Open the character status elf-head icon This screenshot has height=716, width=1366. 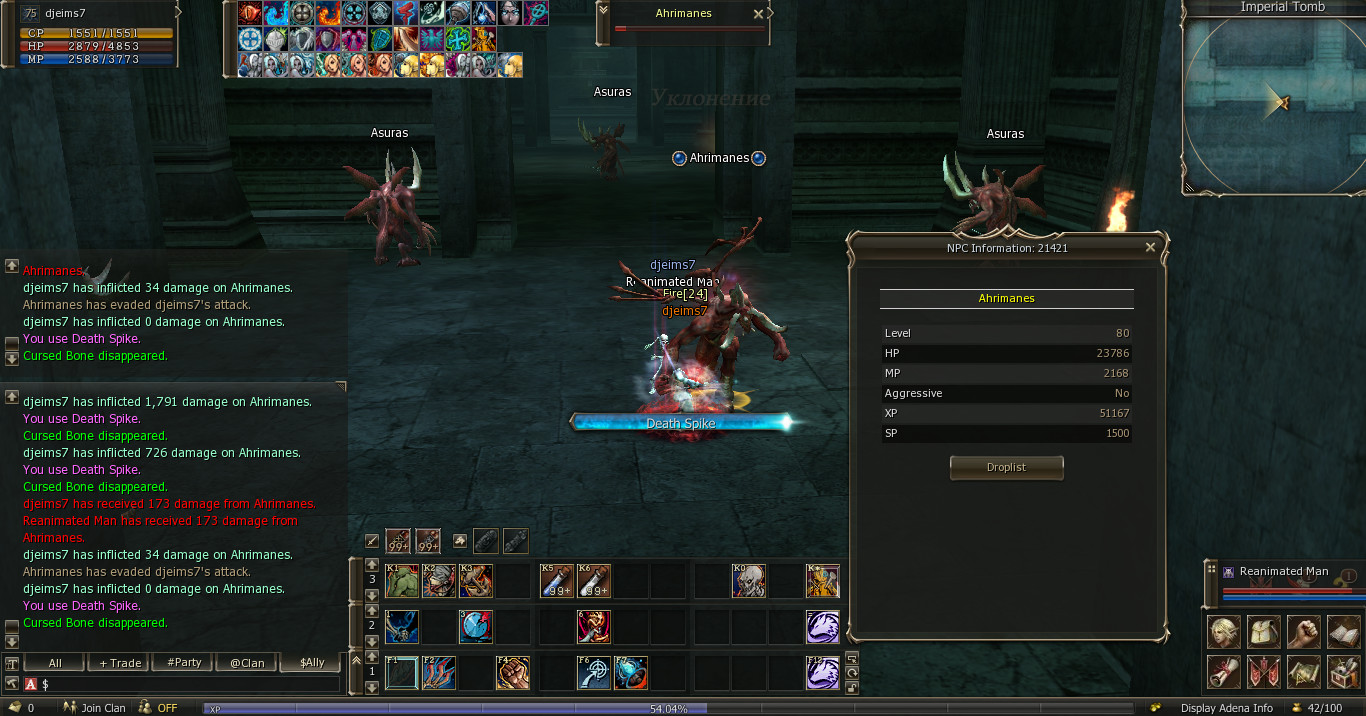[x=1224, y=632]
